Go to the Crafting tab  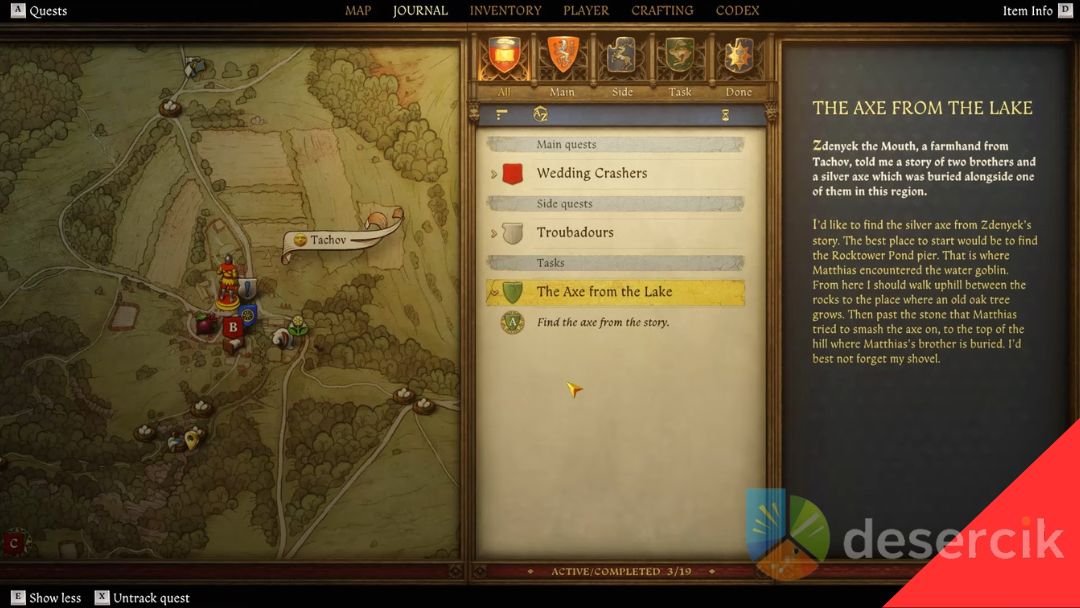pos(662,11)
